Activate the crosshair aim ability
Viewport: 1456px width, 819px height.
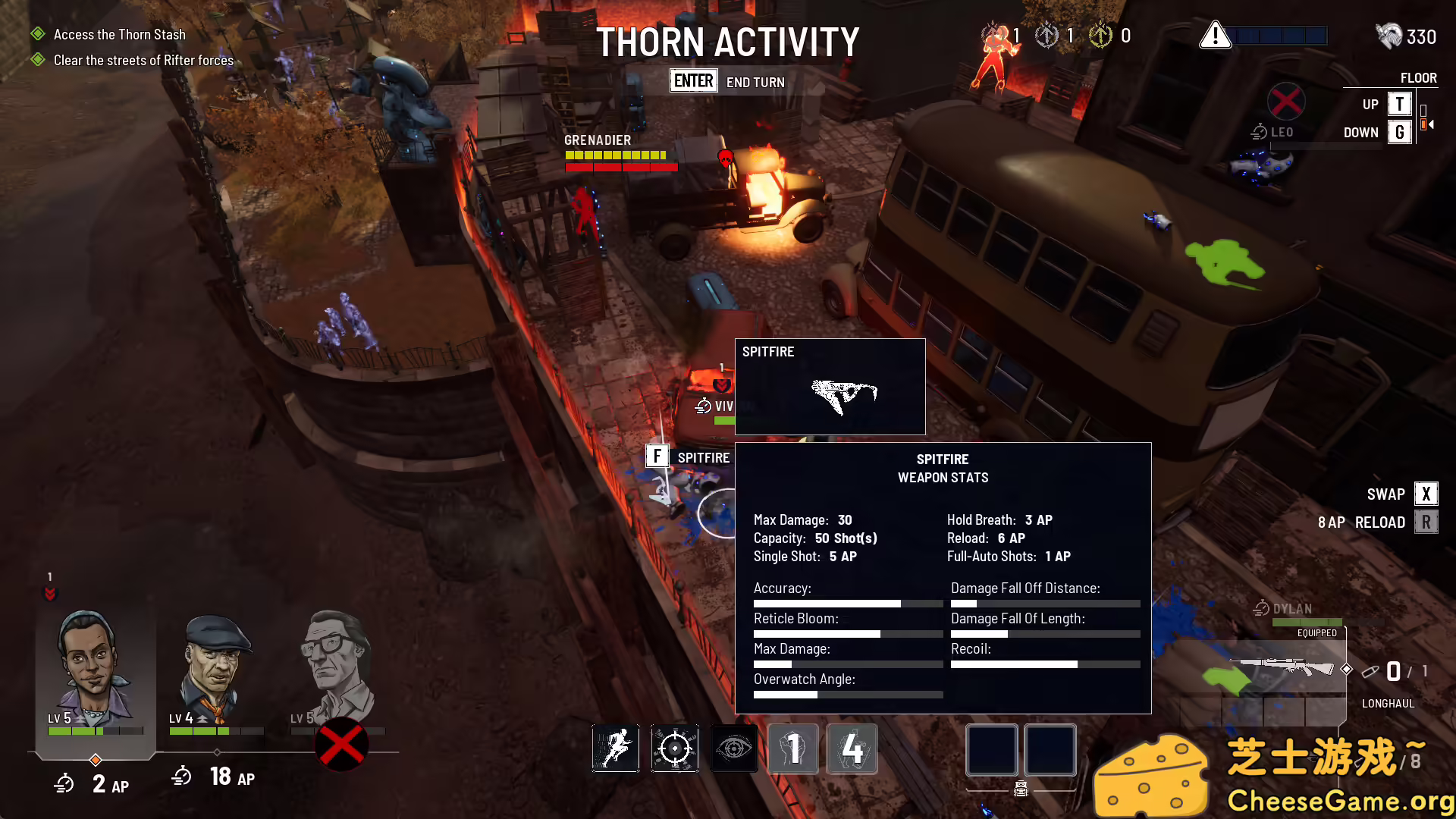coord(674,748)
